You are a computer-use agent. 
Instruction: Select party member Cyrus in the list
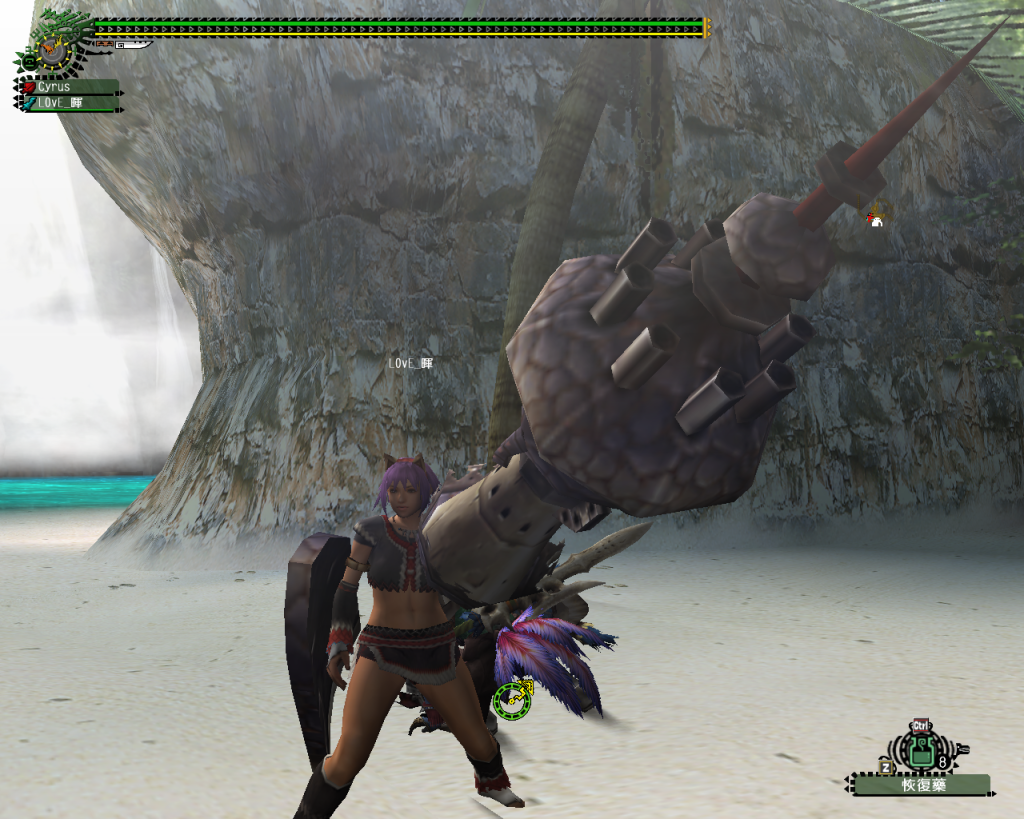tap(69, 87)
